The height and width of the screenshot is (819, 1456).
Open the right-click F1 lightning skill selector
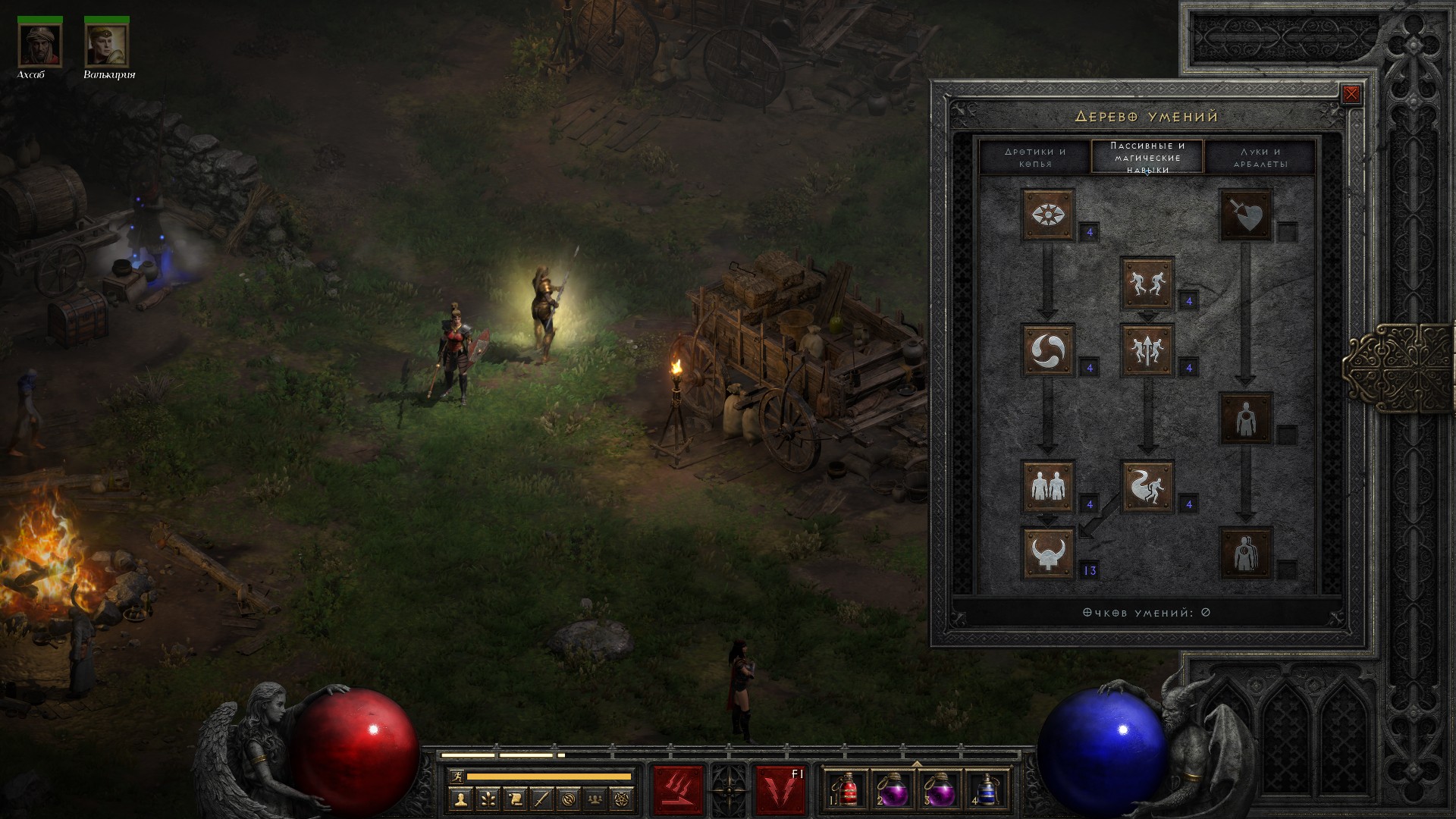(x=780, y=790)
